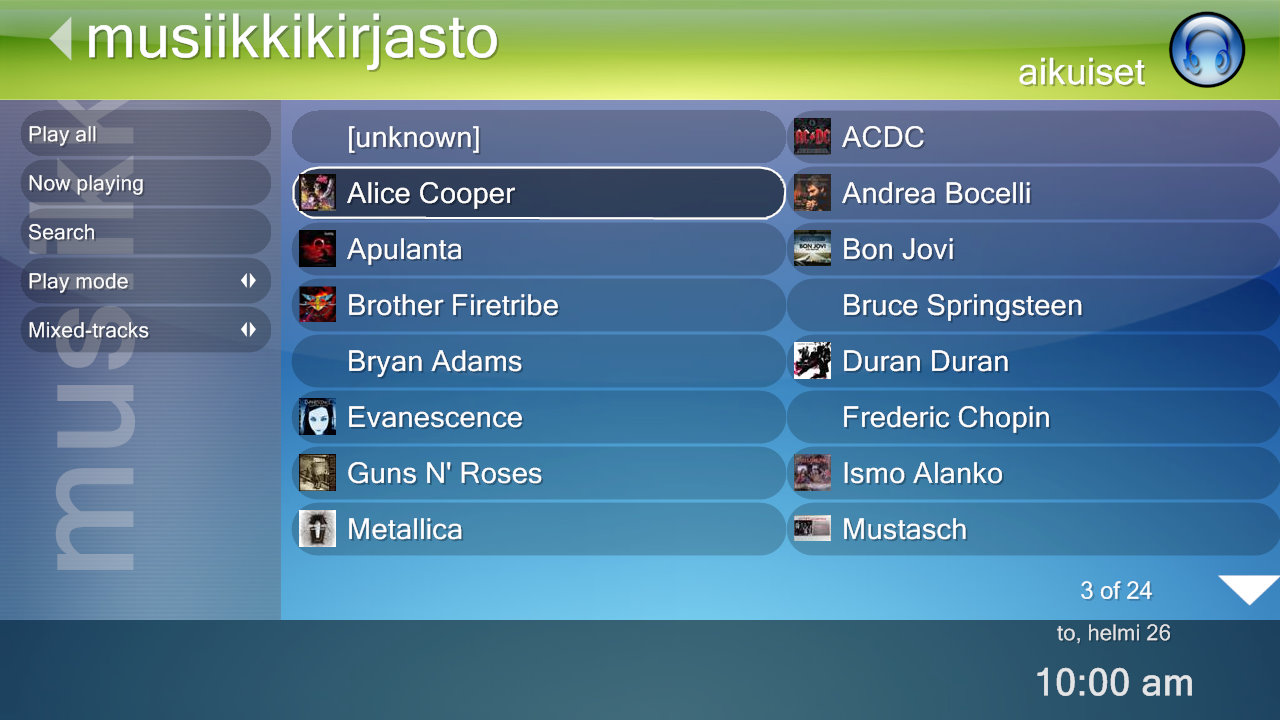Click the white down arrow for next page
1280x720 pixels.
(1248, 589)
